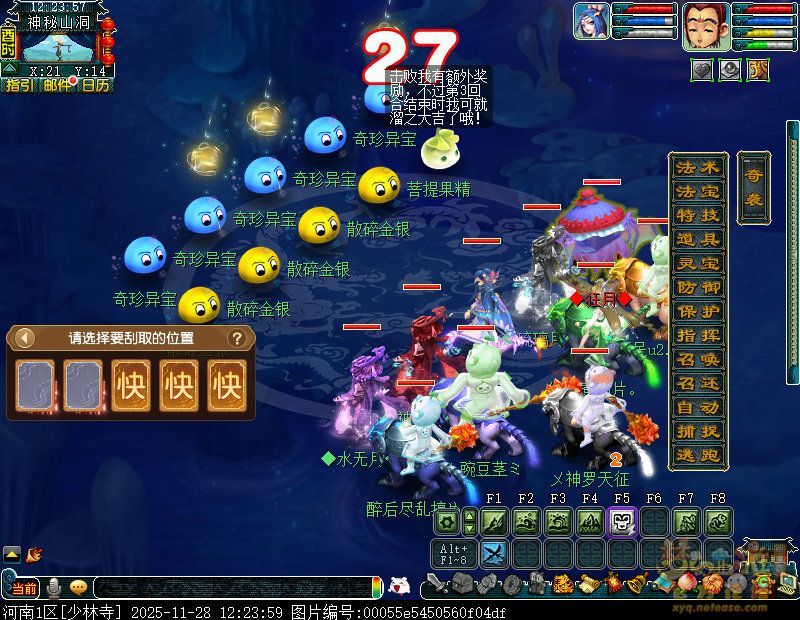The width and height of the screenshot is (800, 620).
Task: Choose the 法宝 battle command
Action: point(697,191)
